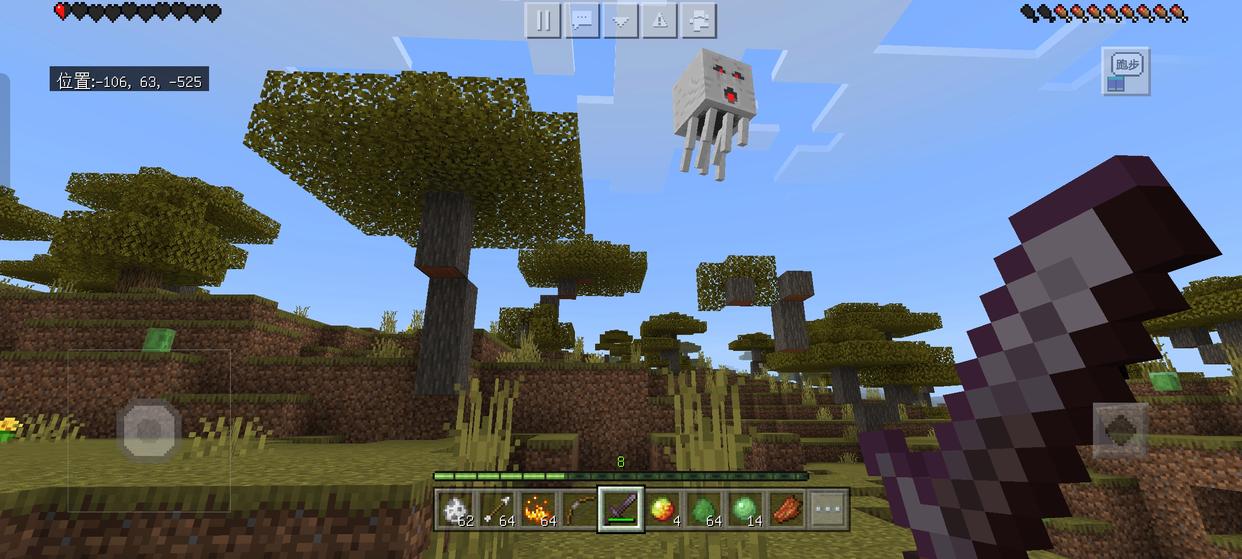1242x559 pixels.
Task: Pick the 14-stack light green orb slot
Action: [744, 510]
